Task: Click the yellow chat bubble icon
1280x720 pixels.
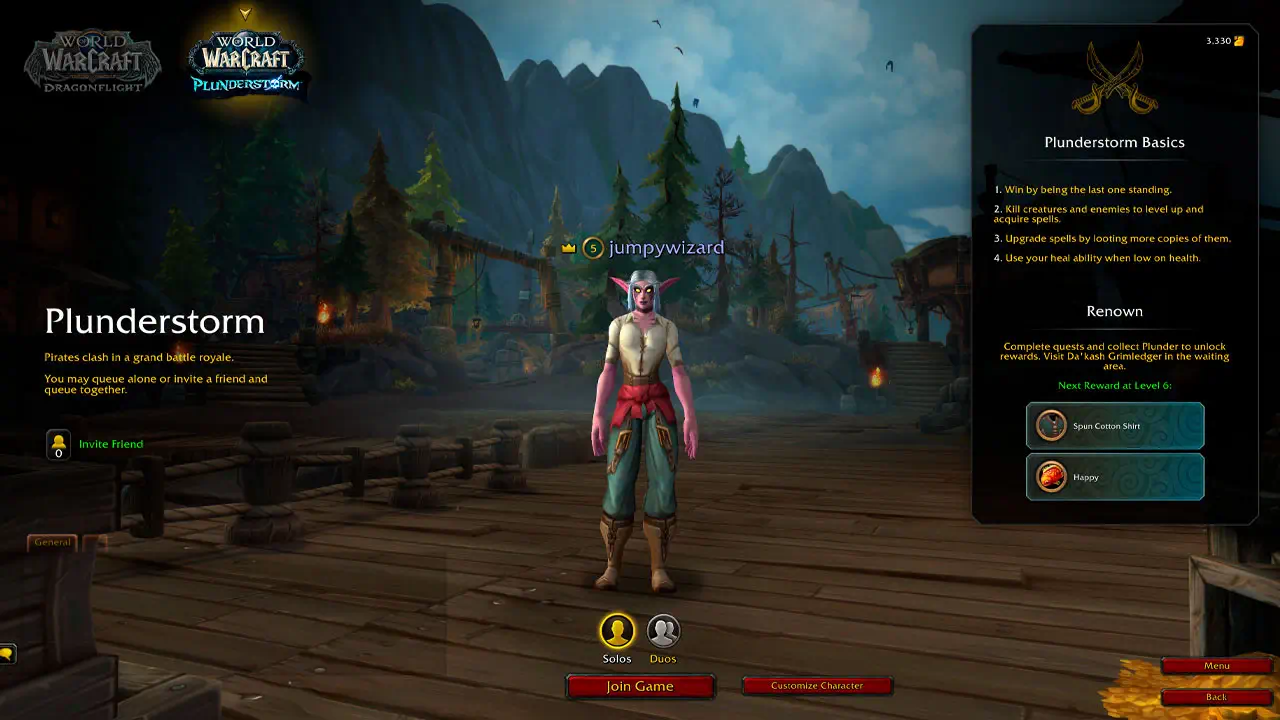Action: point(7,654)
